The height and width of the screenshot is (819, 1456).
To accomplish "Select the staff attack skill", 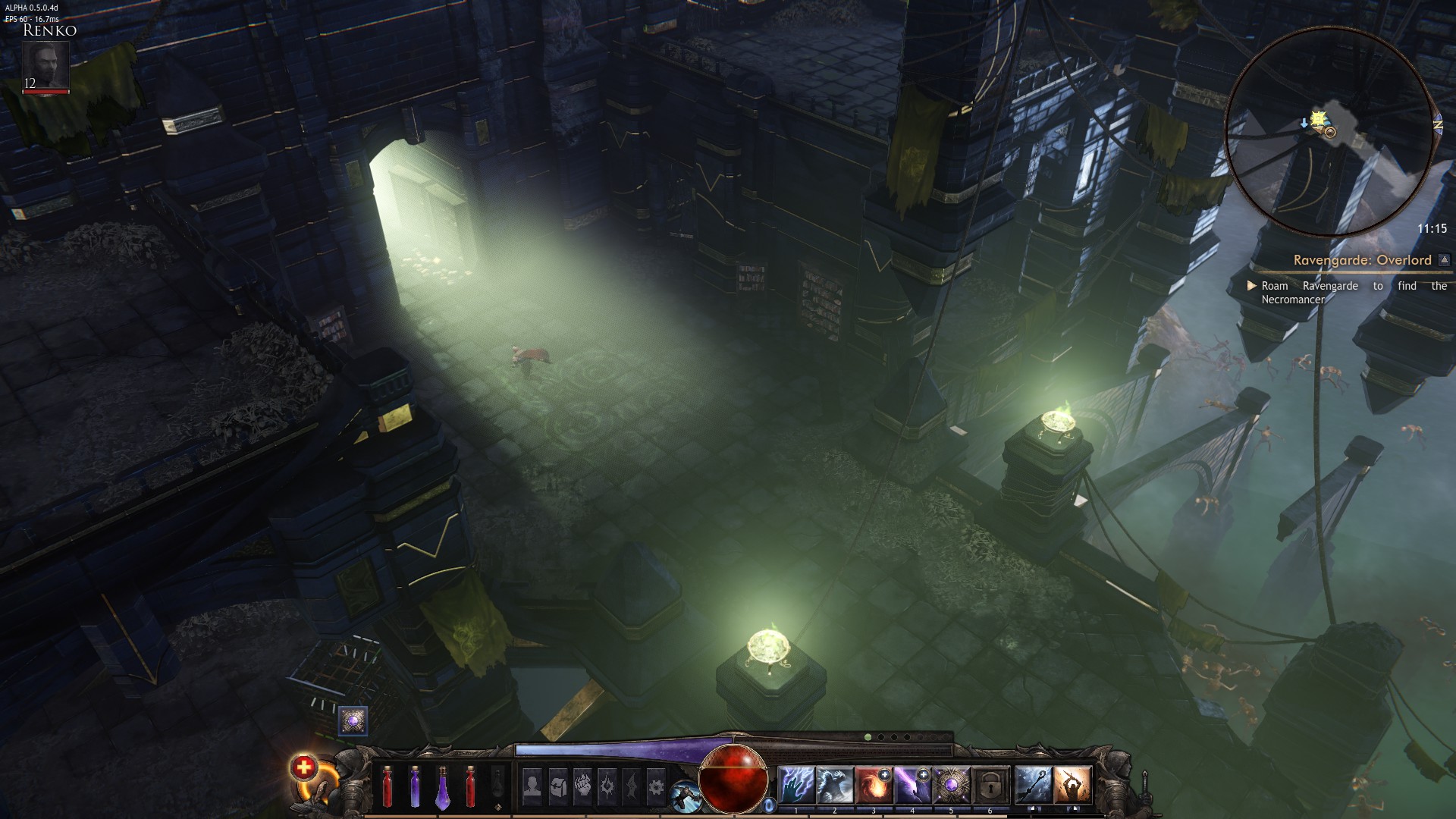I will tap(1033, 785).
